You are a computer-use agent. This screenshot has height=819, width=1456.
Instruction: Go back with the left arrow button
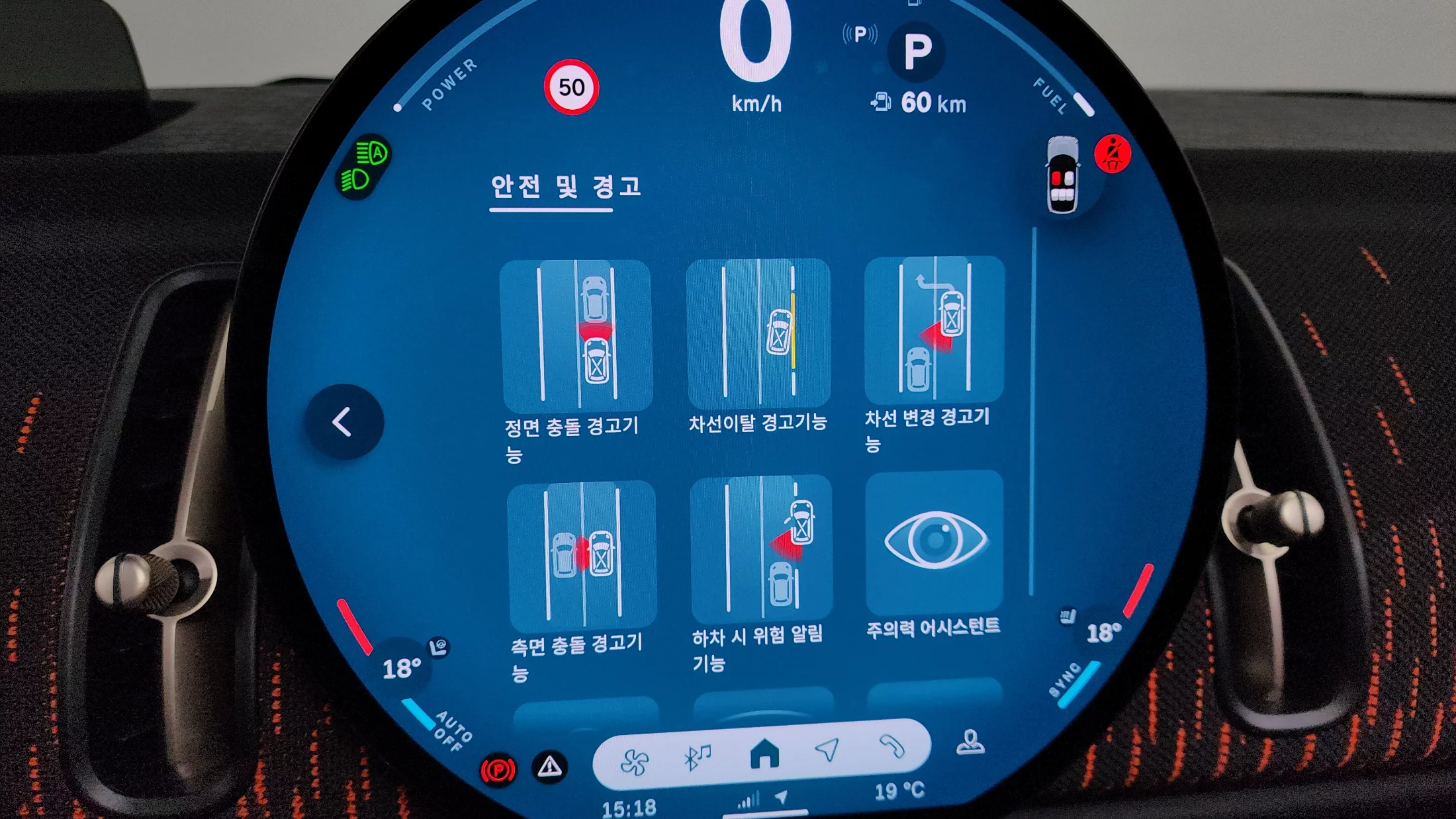[x=343, y=421]
